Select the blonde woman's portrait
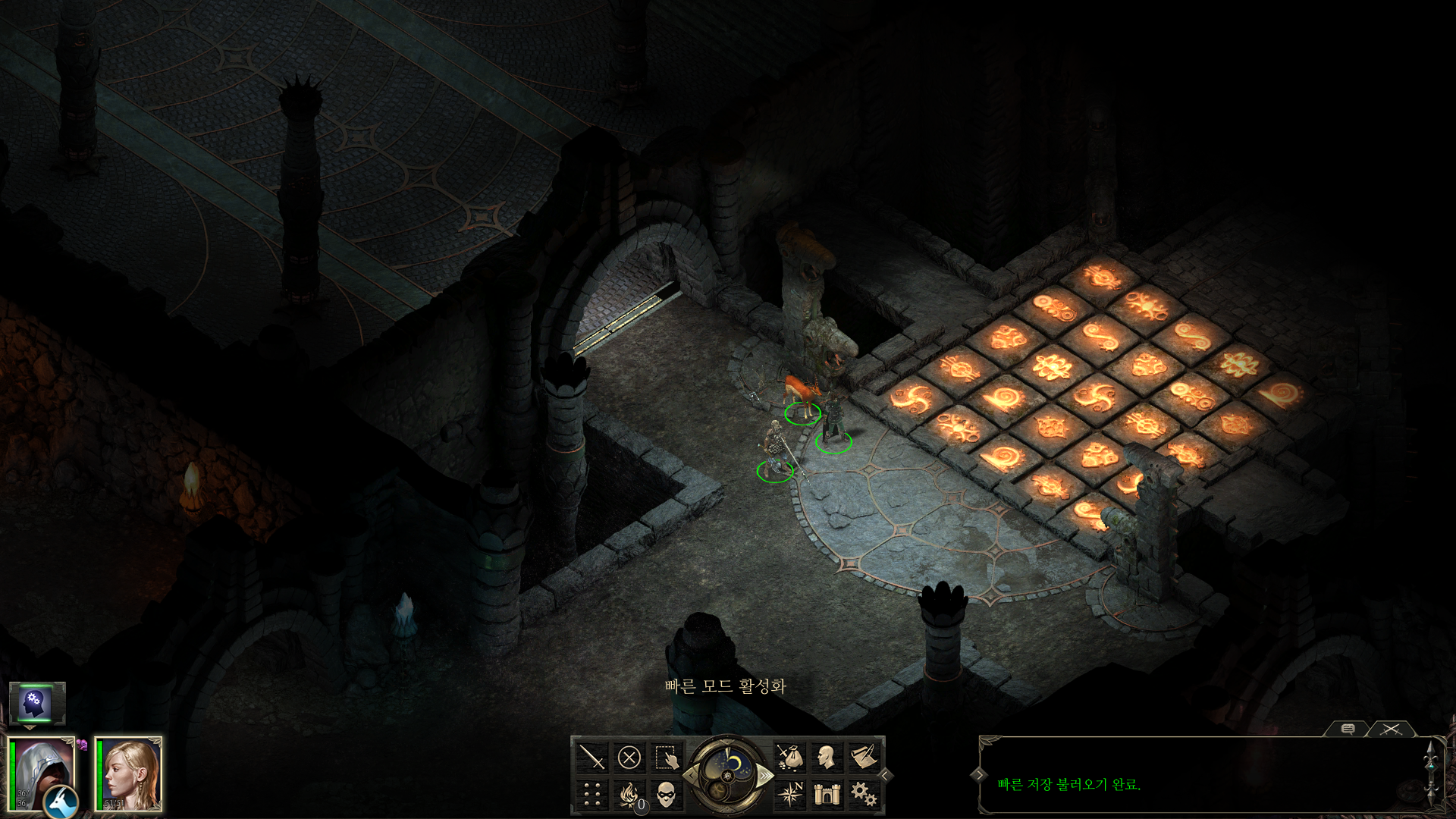 pyautogui.click(x=130, y=773)
